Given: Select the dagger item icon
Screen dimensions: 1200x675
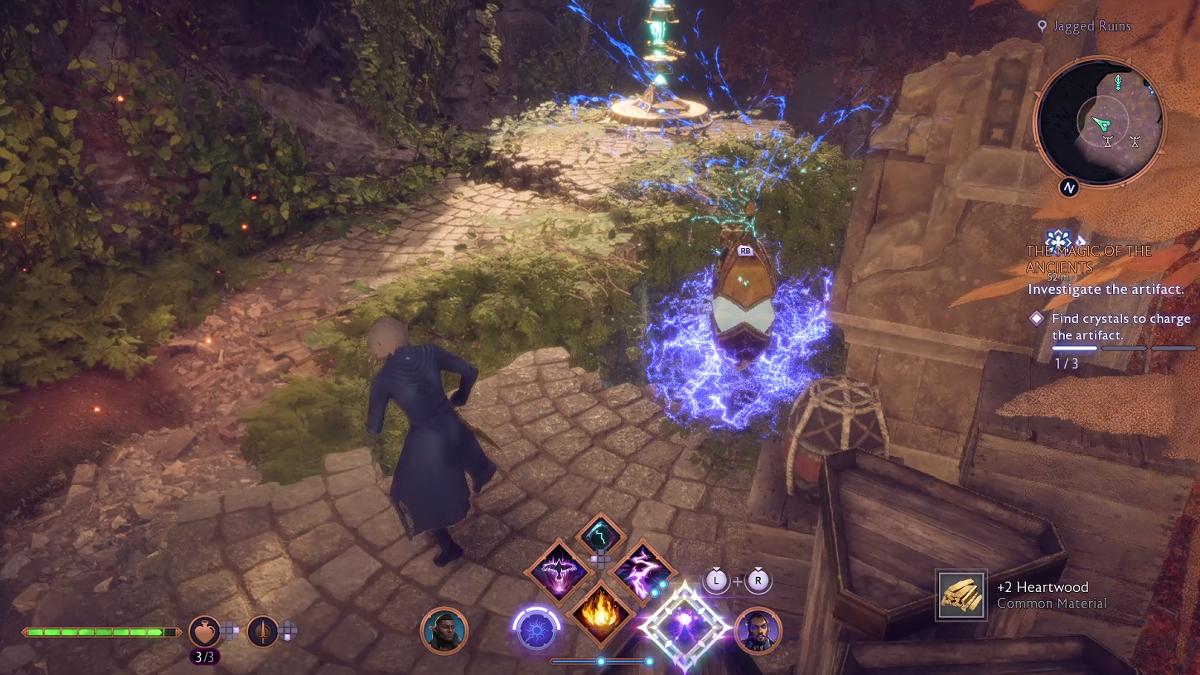Looking at the screenshot, I should pyautogui.click(x=263, y=630).
